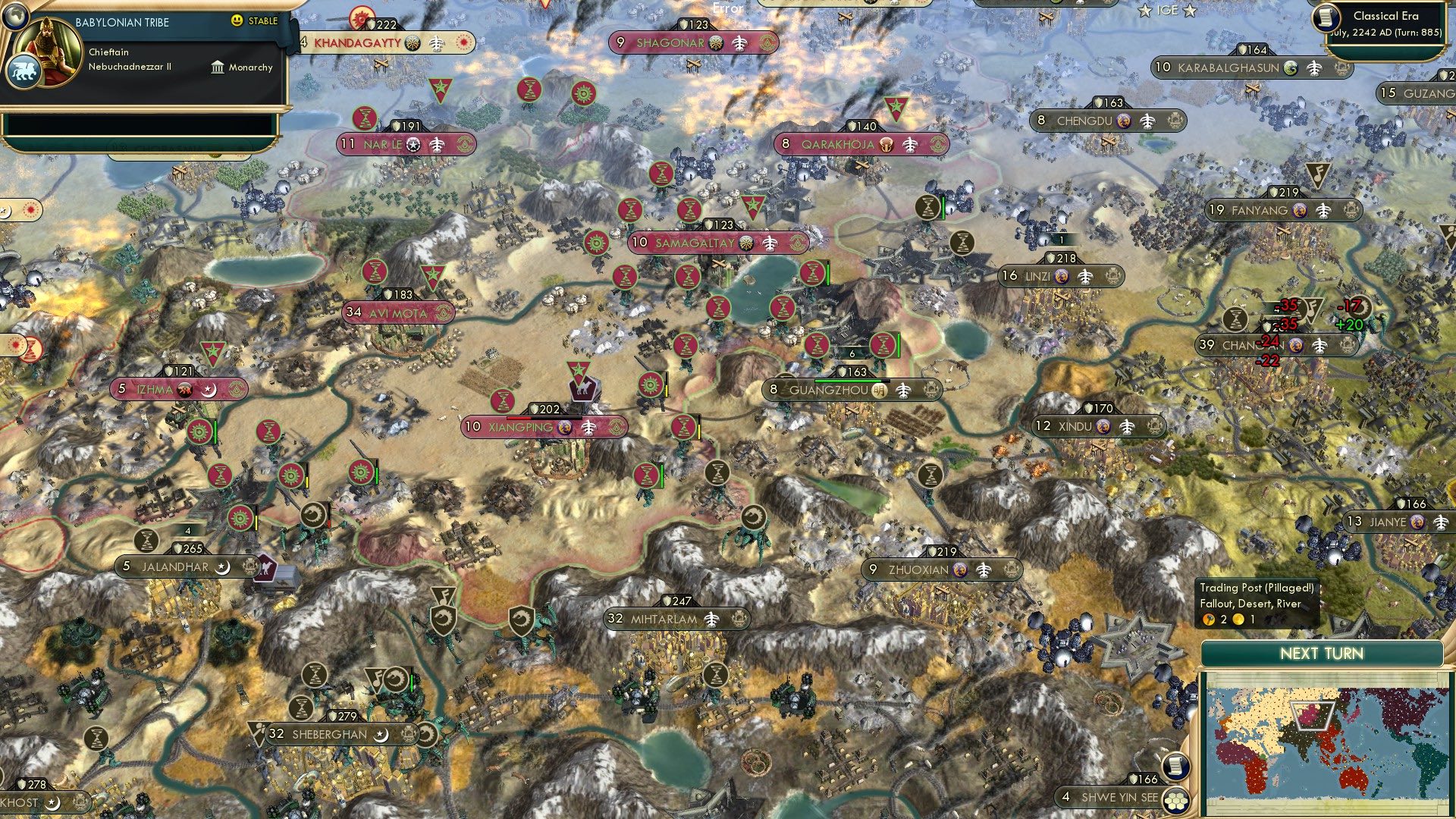Click the puppet face icon on Xiangping's banner
This screenshot has height=819, width=1456.
[x=564, y=428]
